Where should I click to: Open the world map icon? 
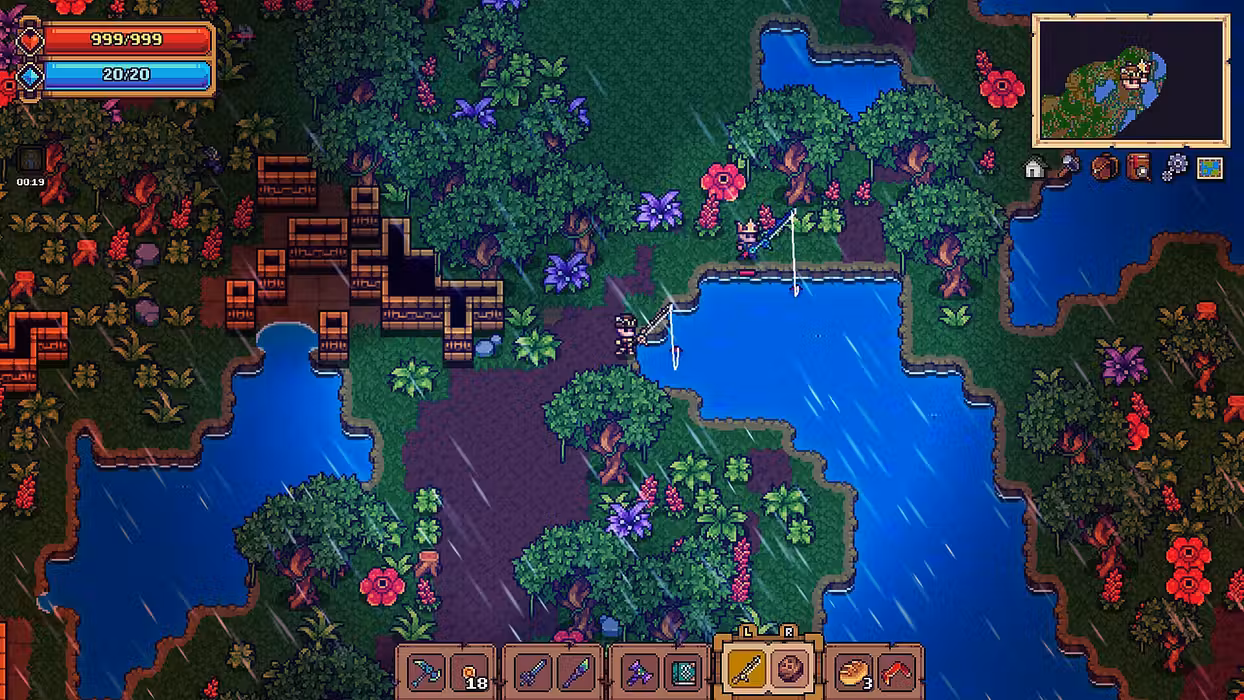pyautogui.click(x=1210, y=168)
